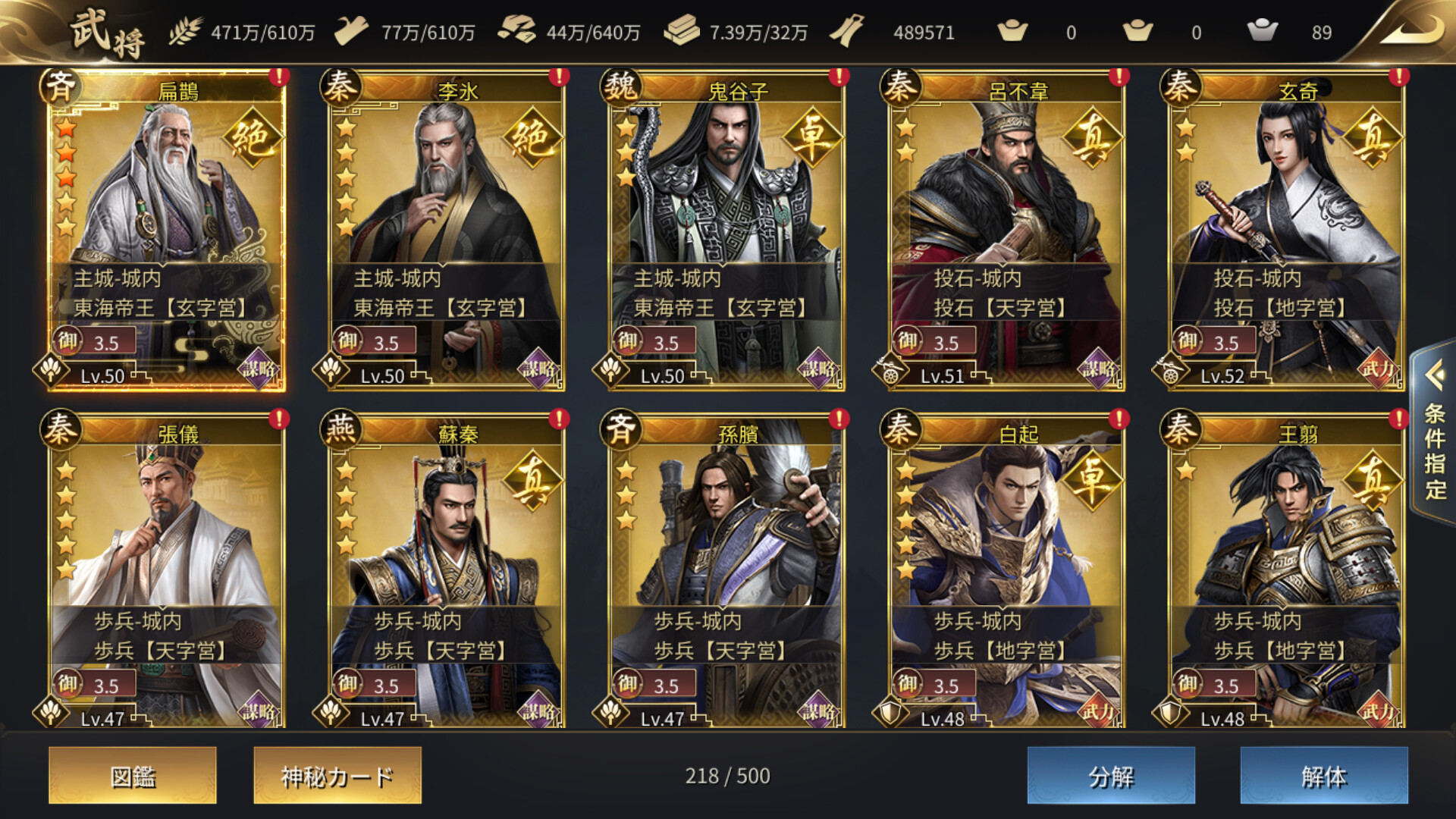
Task: Tap the red alert badge on 鬼谷子
Action: [837, 77]
